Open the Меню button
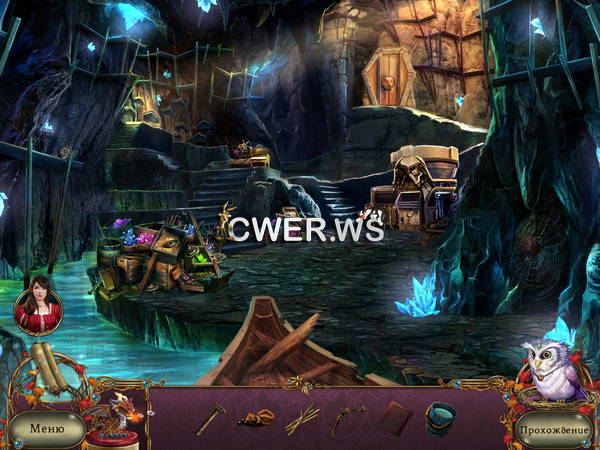600x450 pixels. tap(46, 429)
